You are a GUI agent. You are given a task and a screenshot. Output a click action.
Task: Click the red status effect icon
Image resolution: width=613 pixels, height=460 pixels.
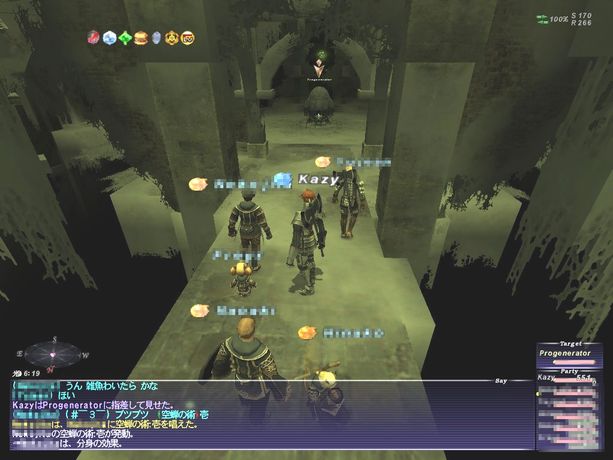click(94, 38)
